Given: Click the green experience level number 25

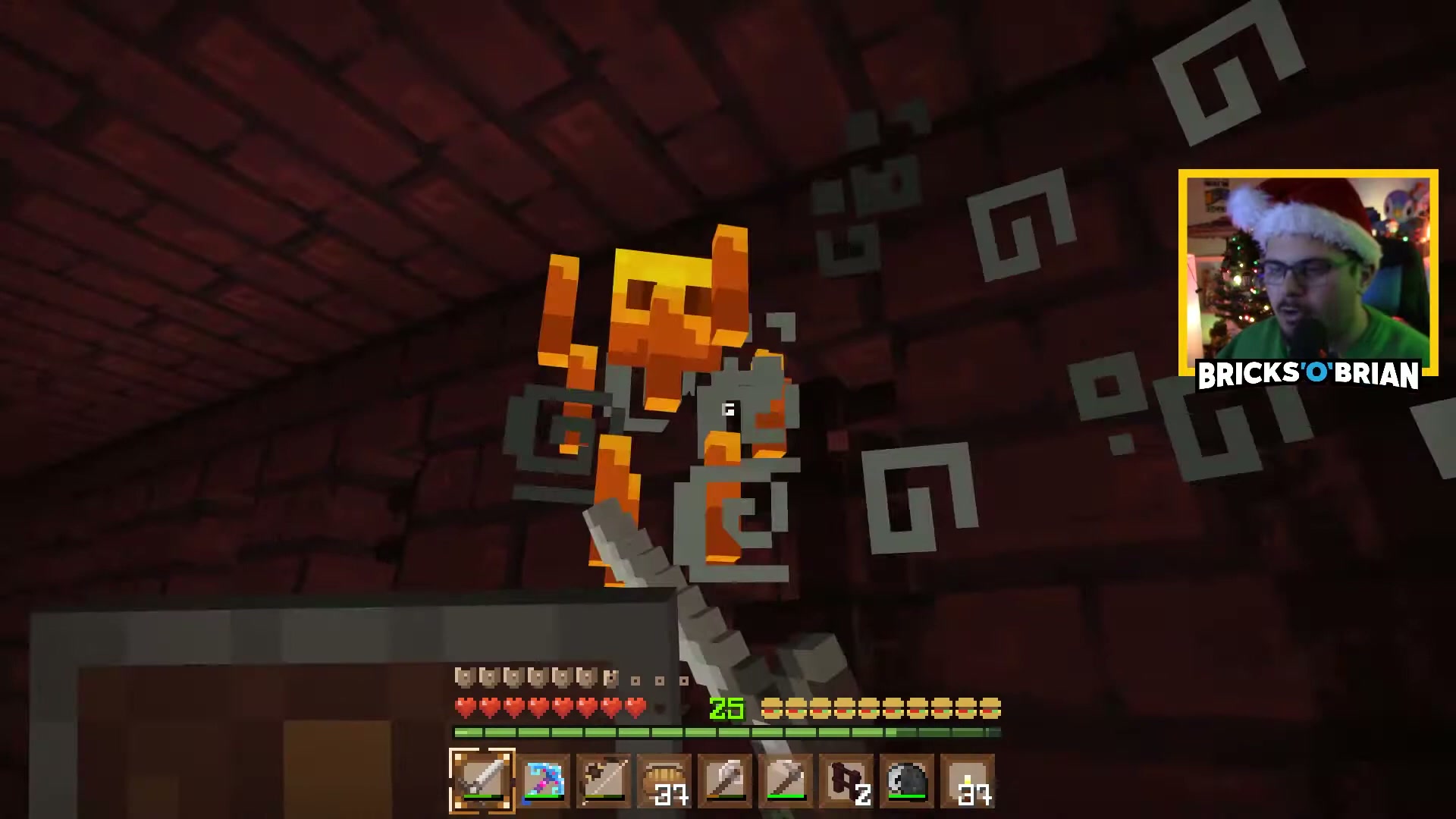Looking at the screenshot, I should (726, 708).
